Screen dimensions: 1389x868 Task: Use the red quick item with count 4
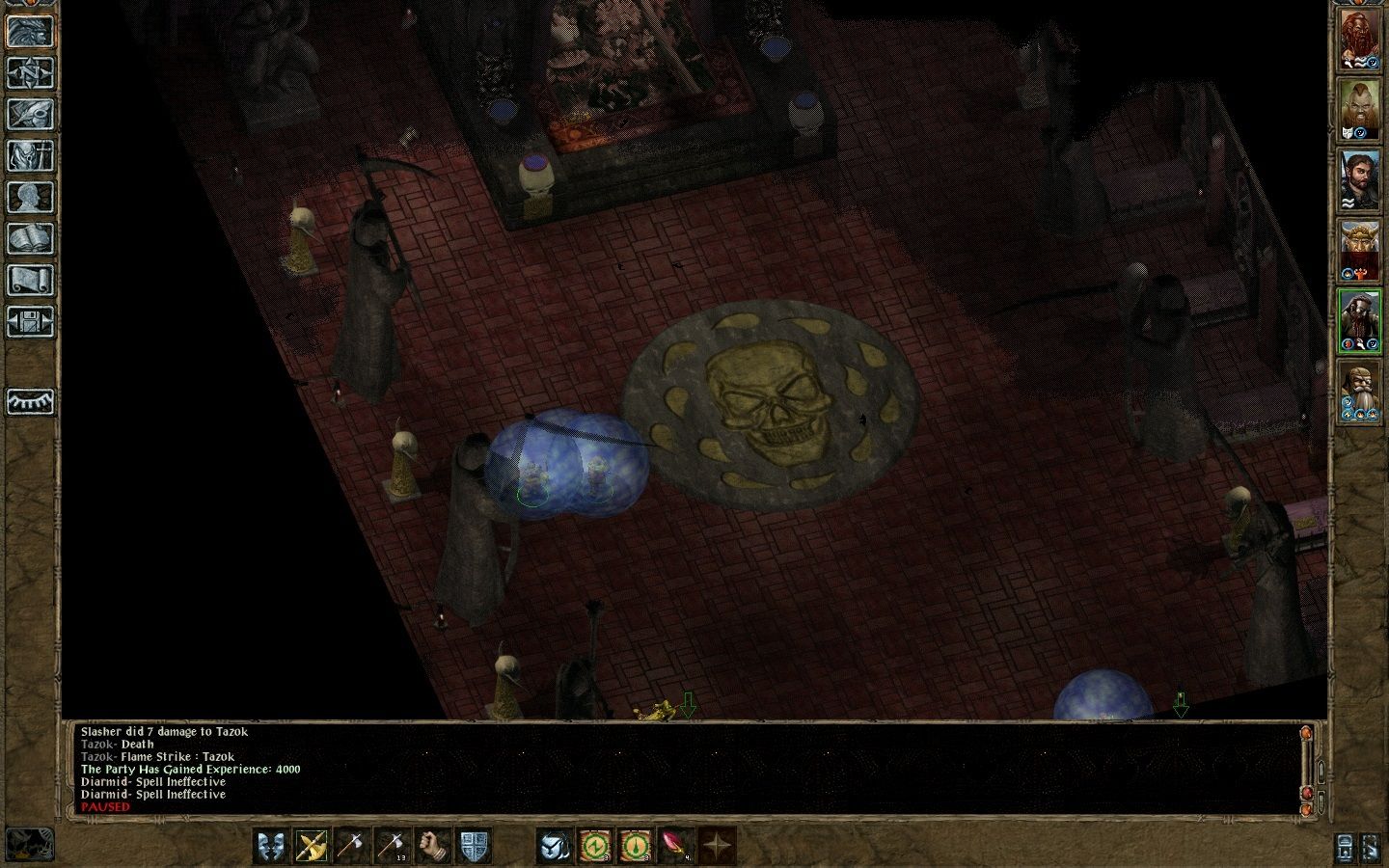675,846
